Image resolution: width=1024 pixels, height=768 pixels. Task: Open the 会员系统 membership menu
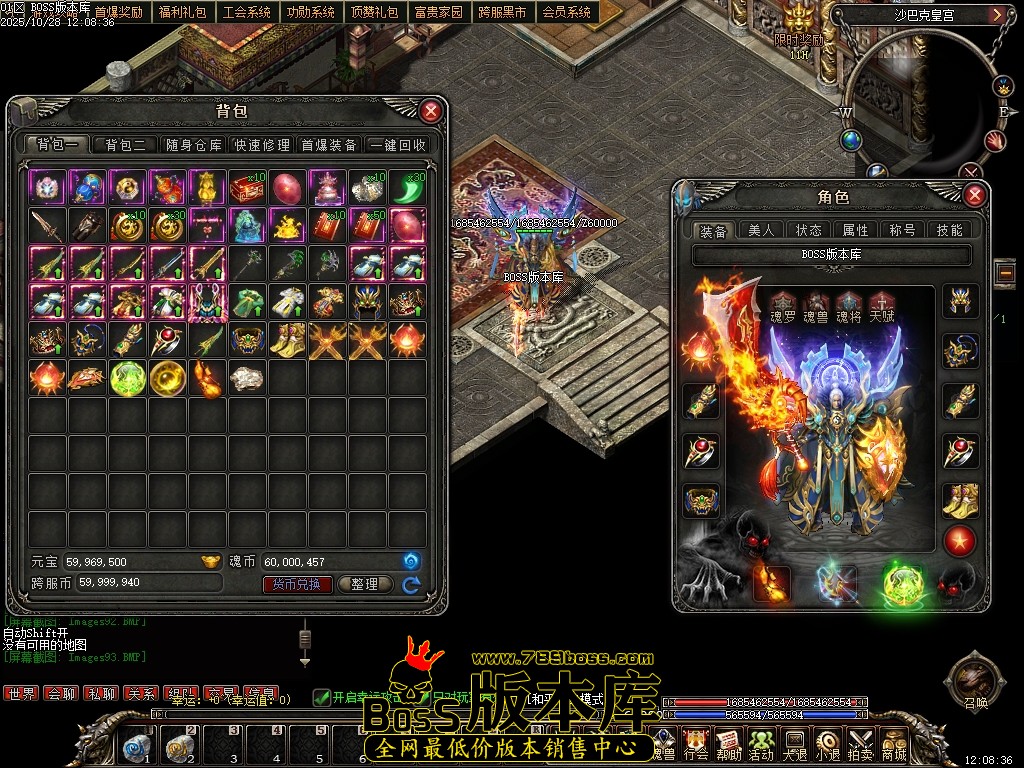(x=566, y=13)
